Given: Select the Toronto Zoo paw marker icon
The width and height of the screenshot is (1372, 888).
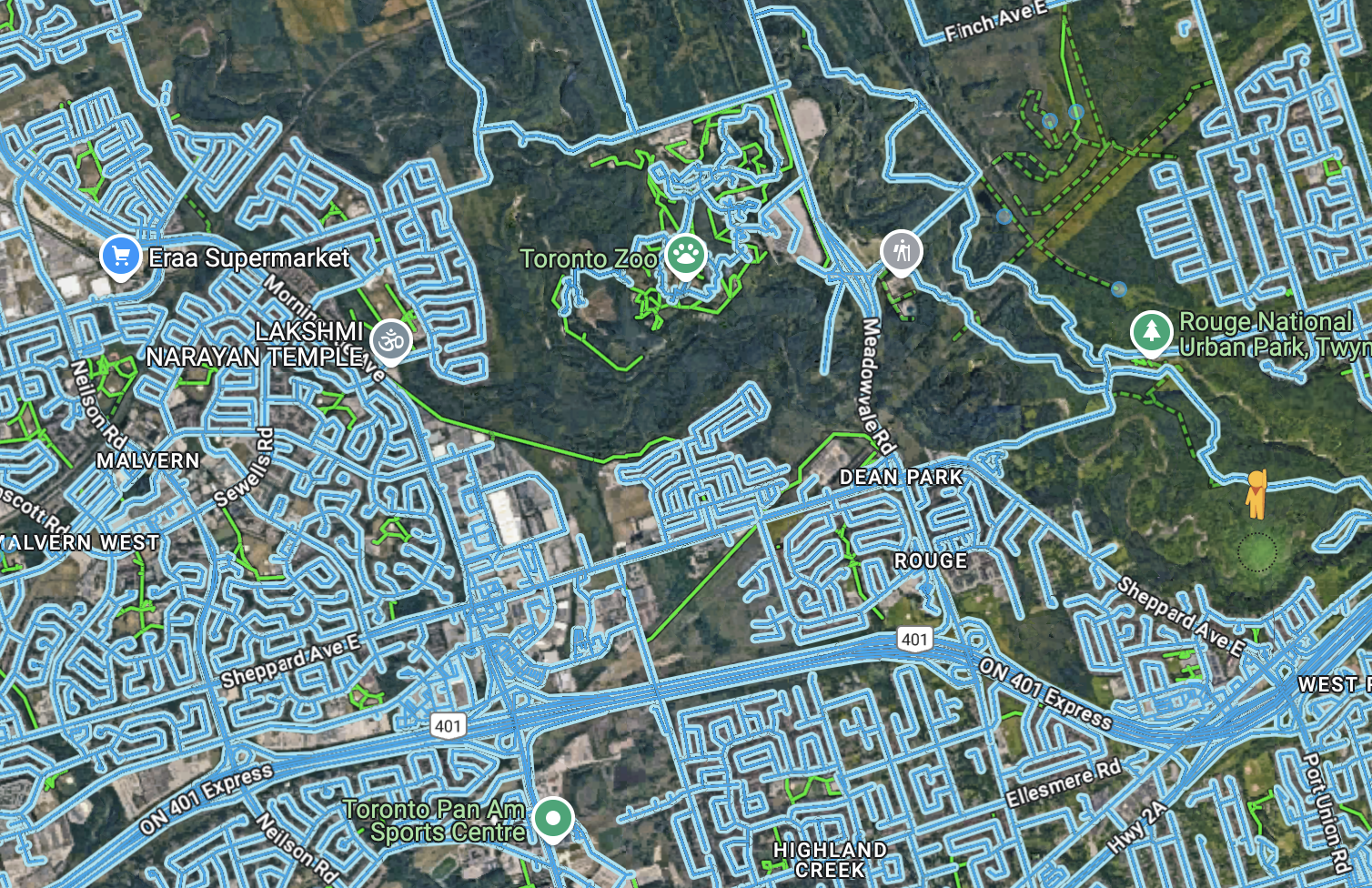Looking at the screenshot, I should tap(685, 252).
